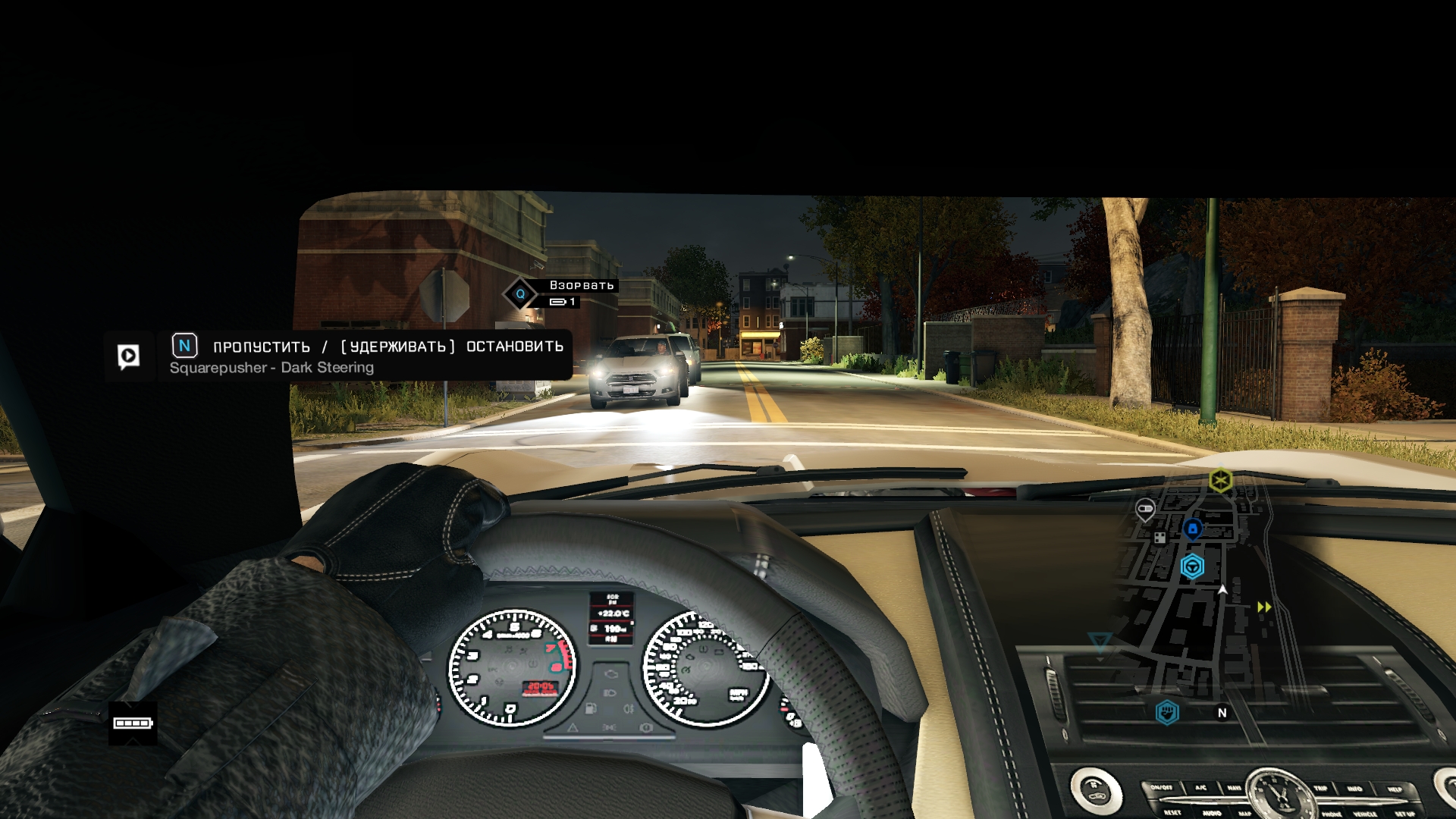Click the steering wheel marker on the minimap
This screenshot has height=819, width=1456.
tap(1192, 566)
